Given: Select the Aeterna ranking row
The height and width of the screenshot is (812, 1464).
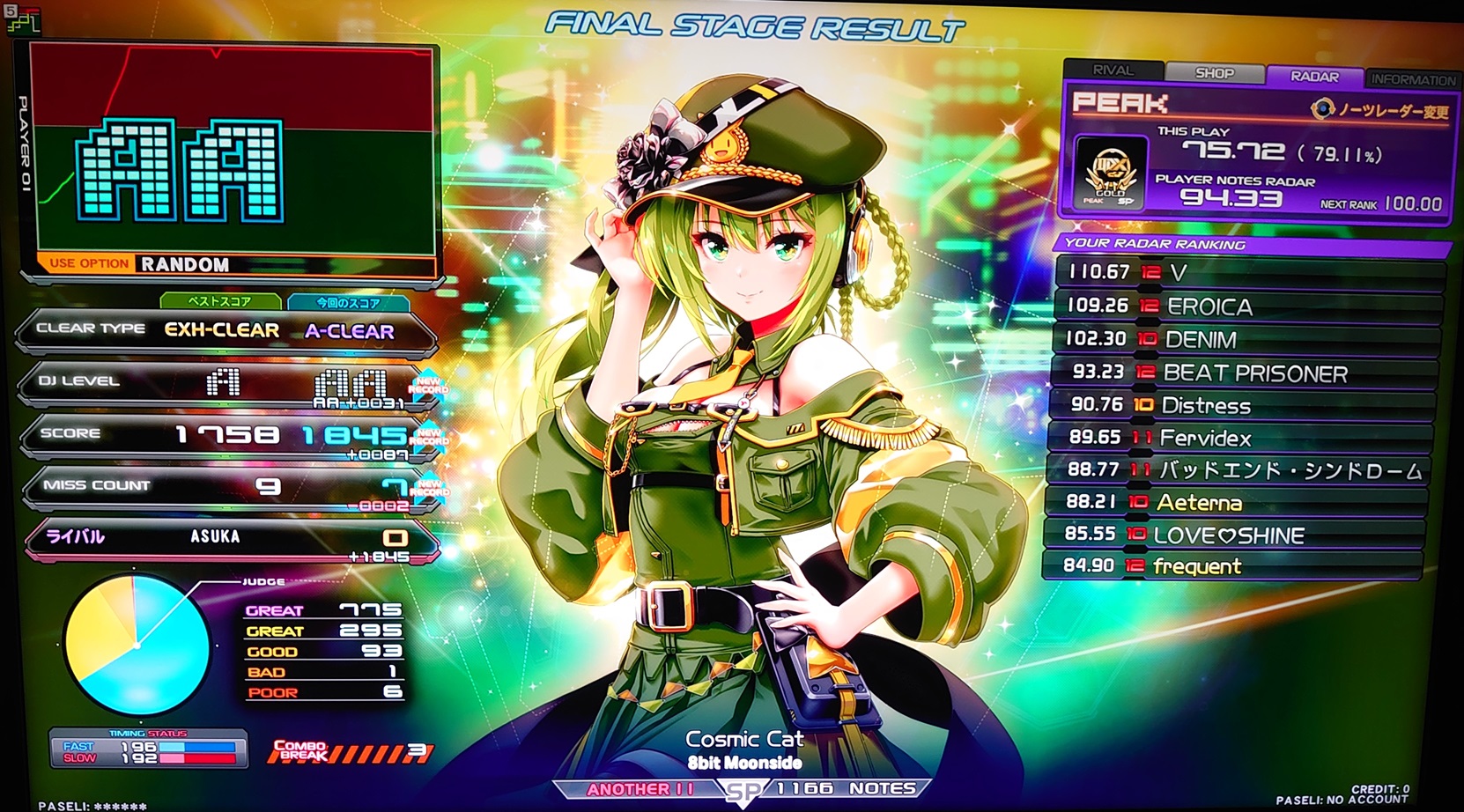Looking at the screenshot, I should [1235, 502].
